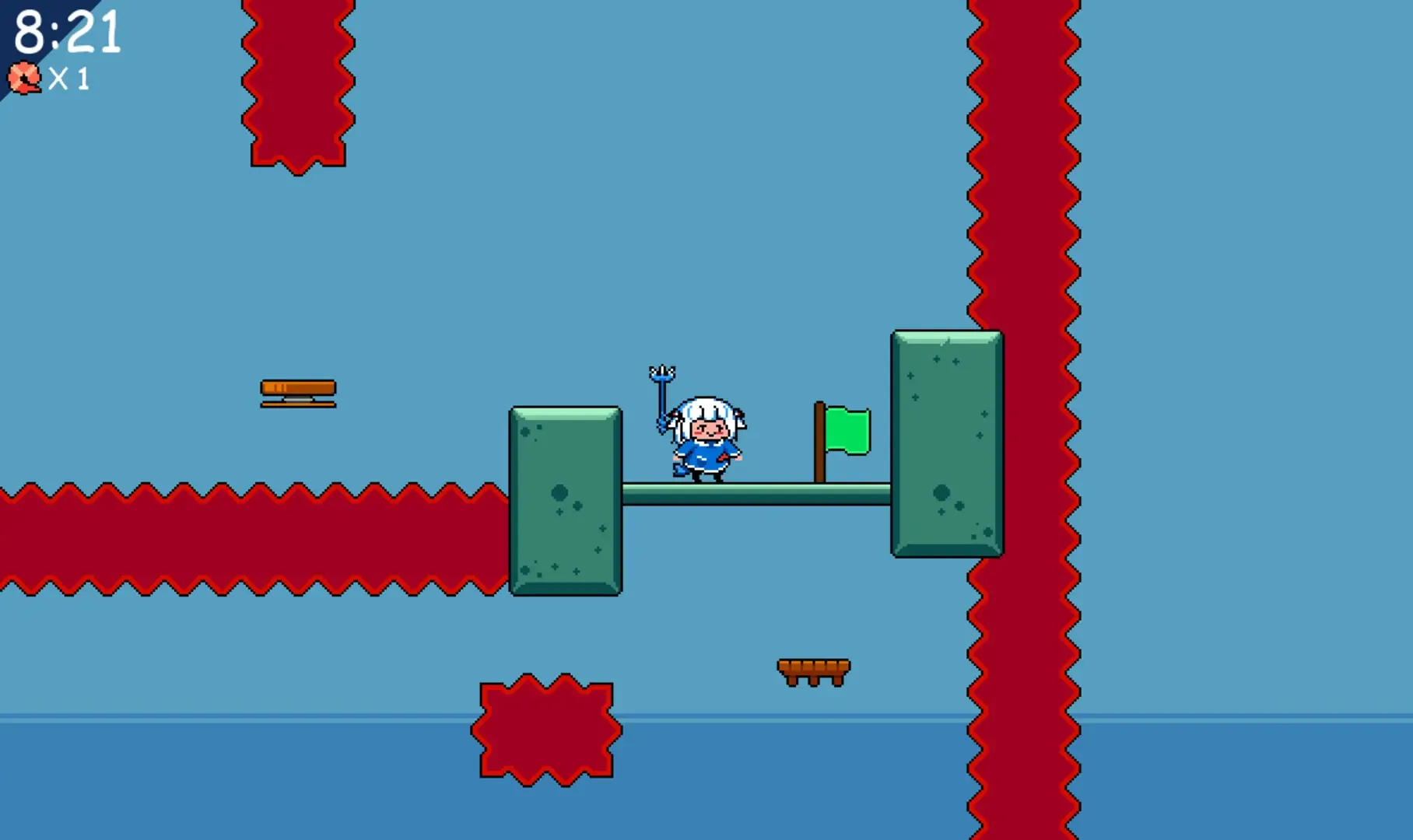Screen dimensions: 1413x840
Task: Click the life counter fish icon
Action: coord(24,78)
